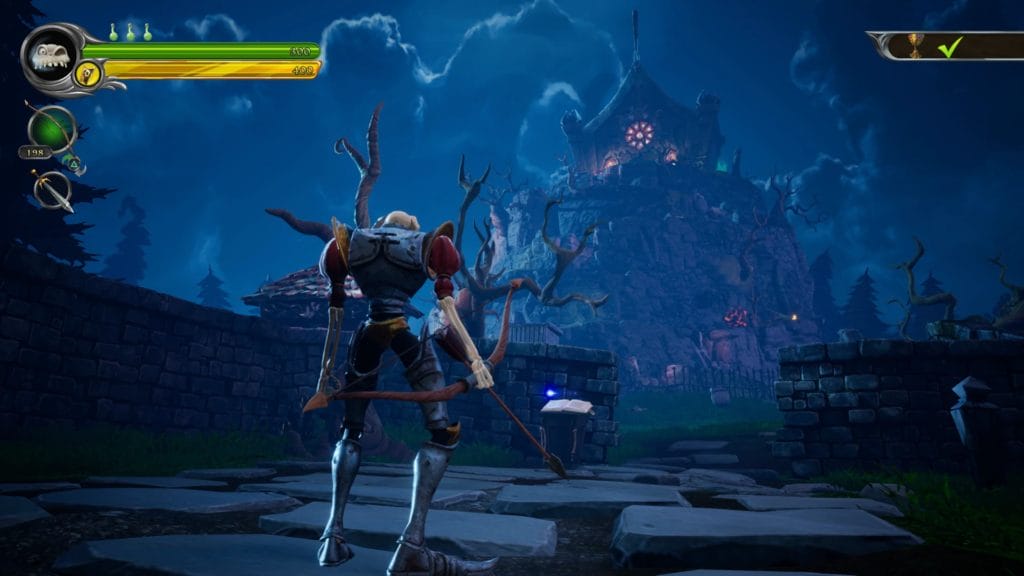Click the gold shield icon beside the yellow bar
Screen dimensions: 1024x576
click(89, 72)
